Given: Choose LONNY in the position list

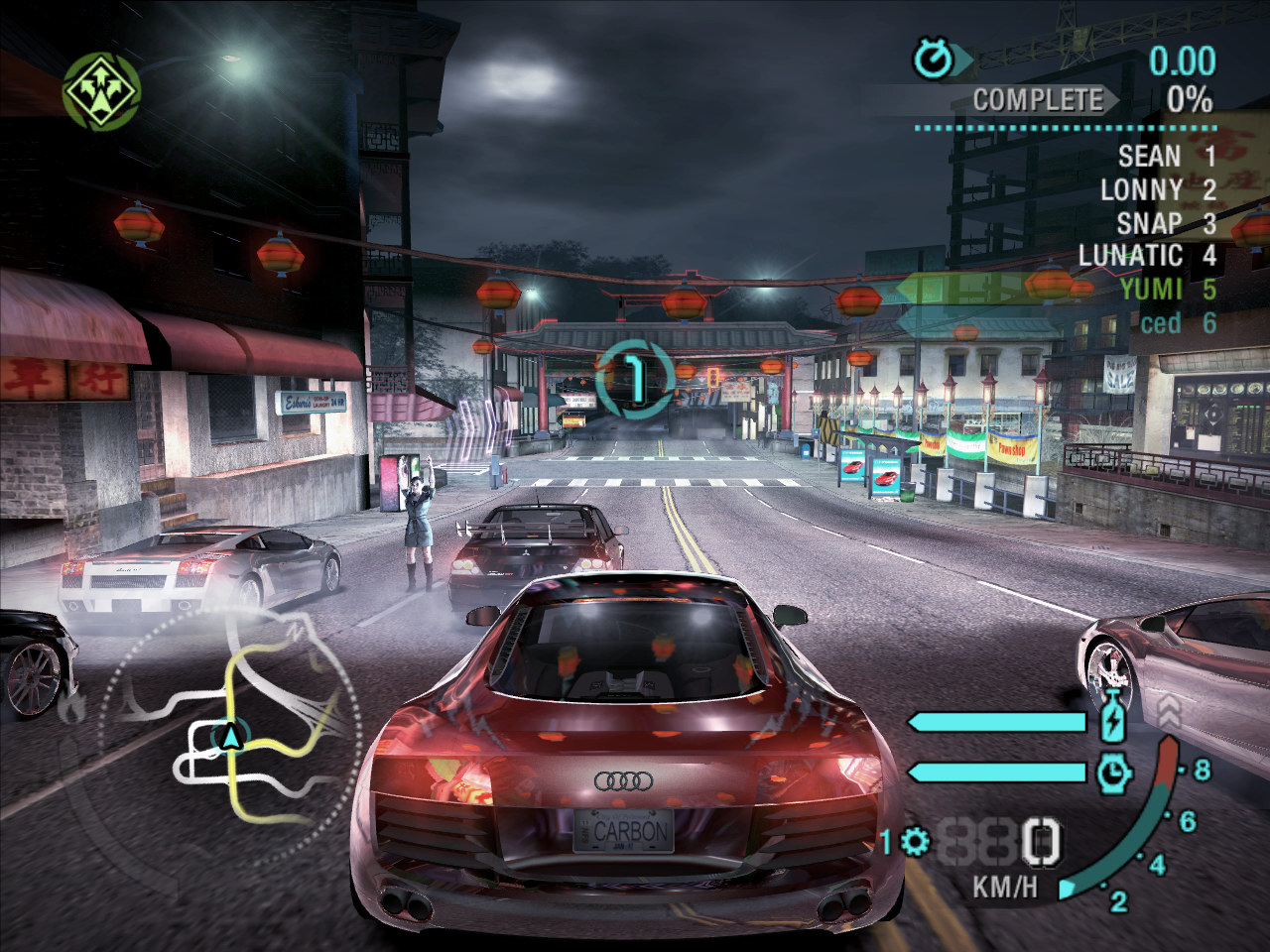Looking at the screenshot, I should 1157,189.
